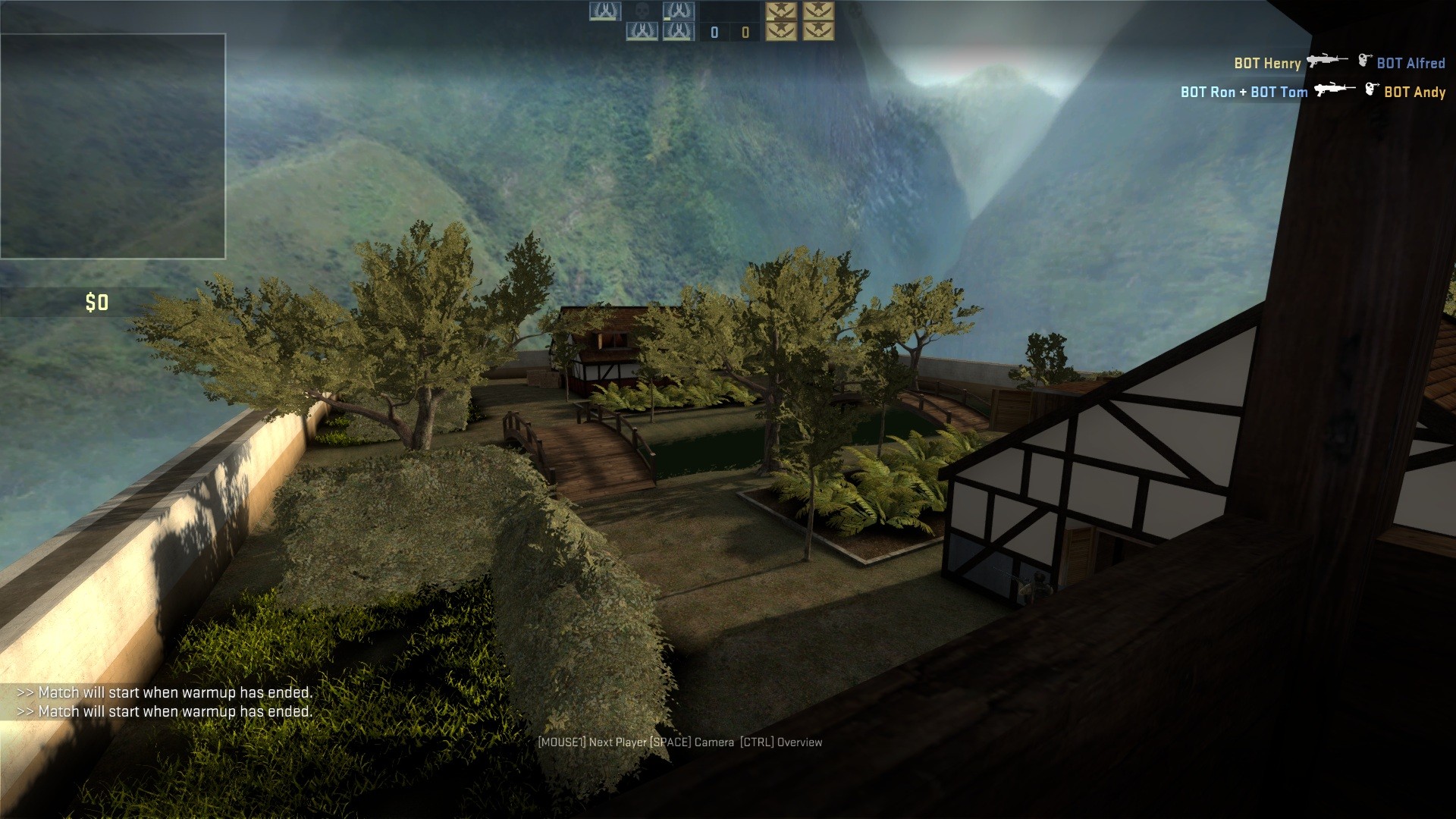Click the radar minimap panel
Screen dimensions: 1456x819
tap(114, 144)
